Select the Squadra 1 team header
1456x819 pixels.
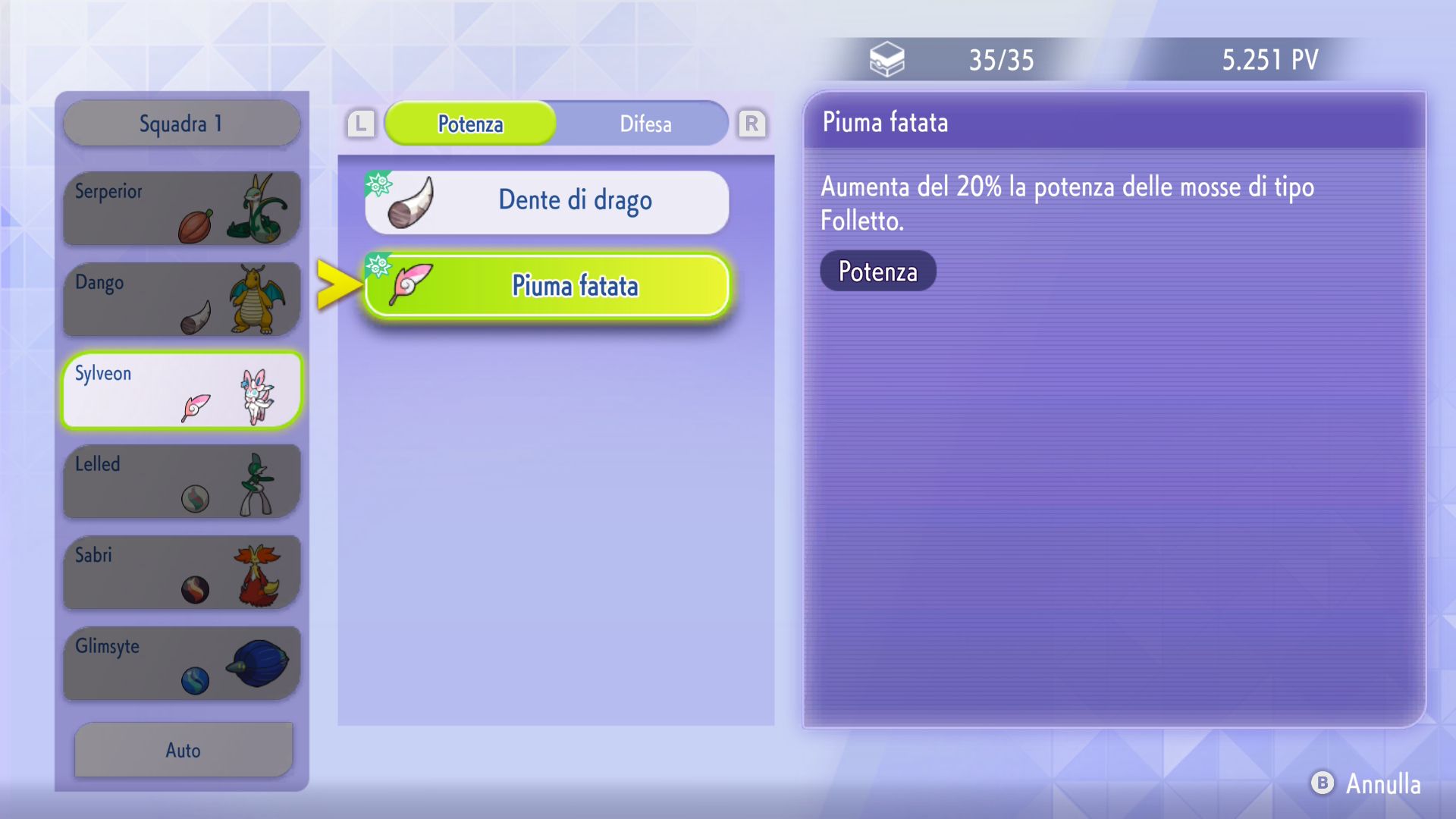[181, 124]
